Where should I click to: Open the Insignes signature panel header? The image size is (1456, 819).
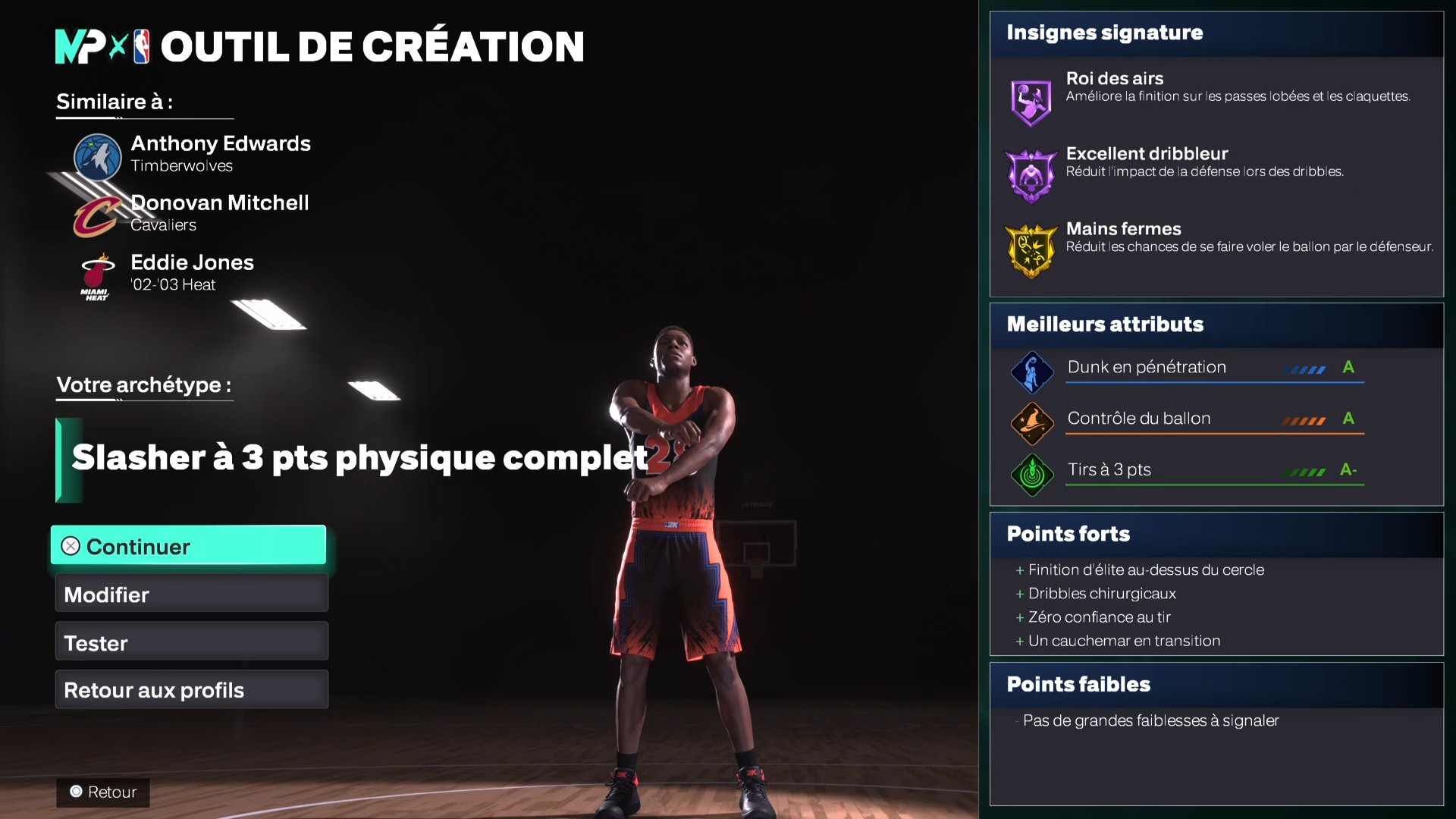pyautogui.click(x=1104, y=33)
